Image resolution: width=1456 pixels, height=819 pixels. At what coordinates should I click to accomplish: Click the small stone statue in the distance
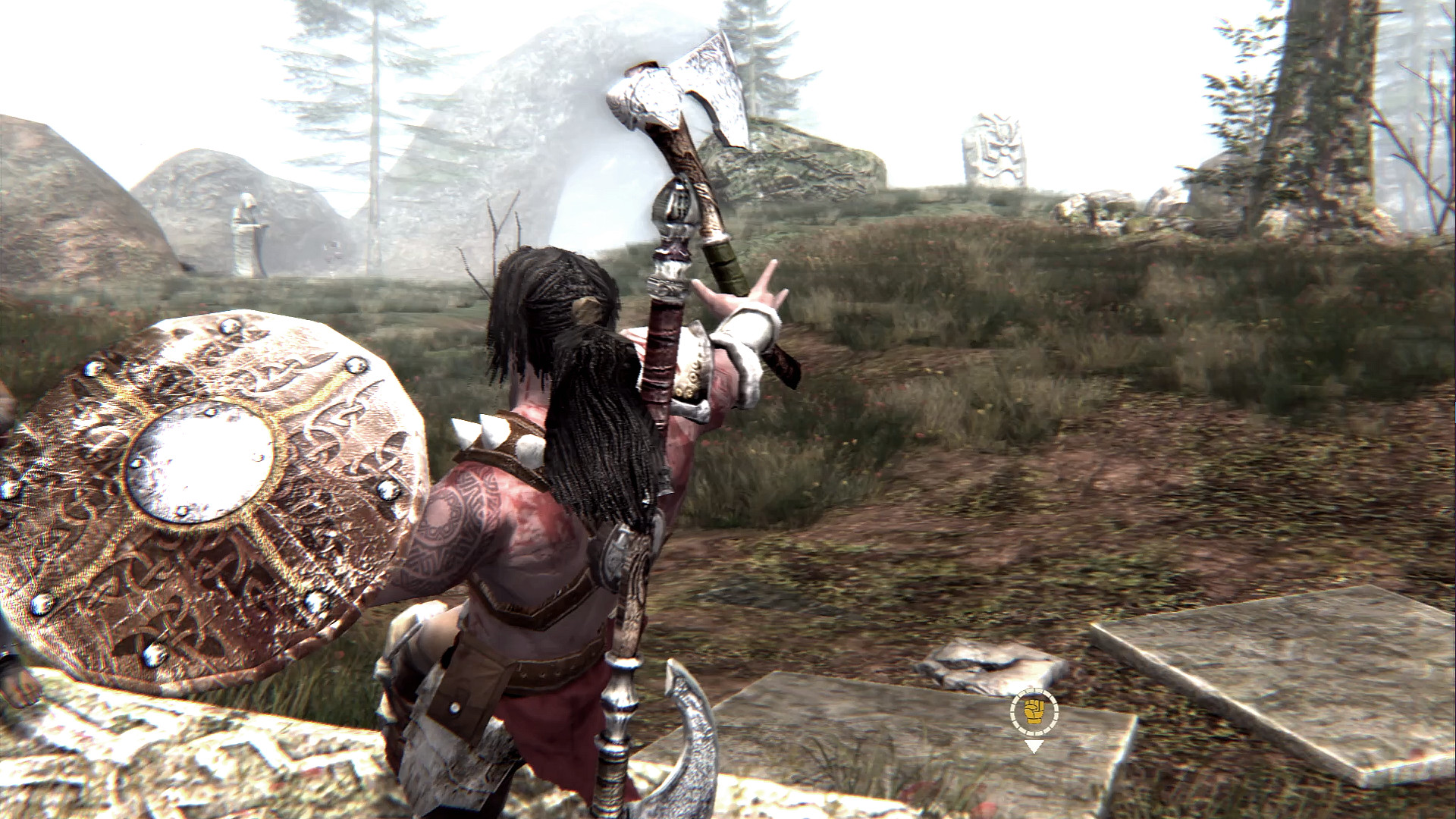click(x=250, y=231)
